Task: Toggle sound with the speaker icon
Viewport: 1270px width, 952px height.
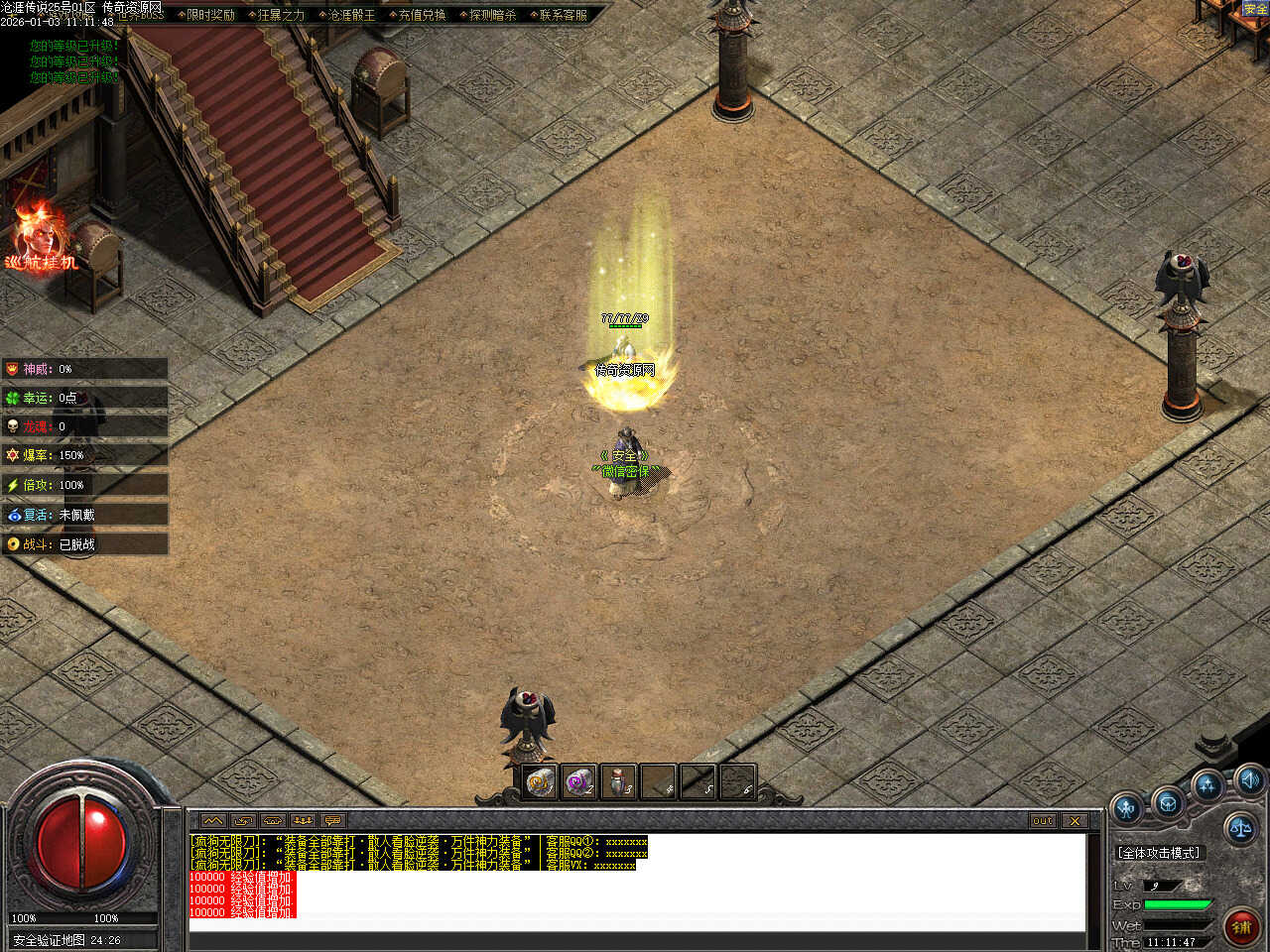Action: [x=1249, y=779]
